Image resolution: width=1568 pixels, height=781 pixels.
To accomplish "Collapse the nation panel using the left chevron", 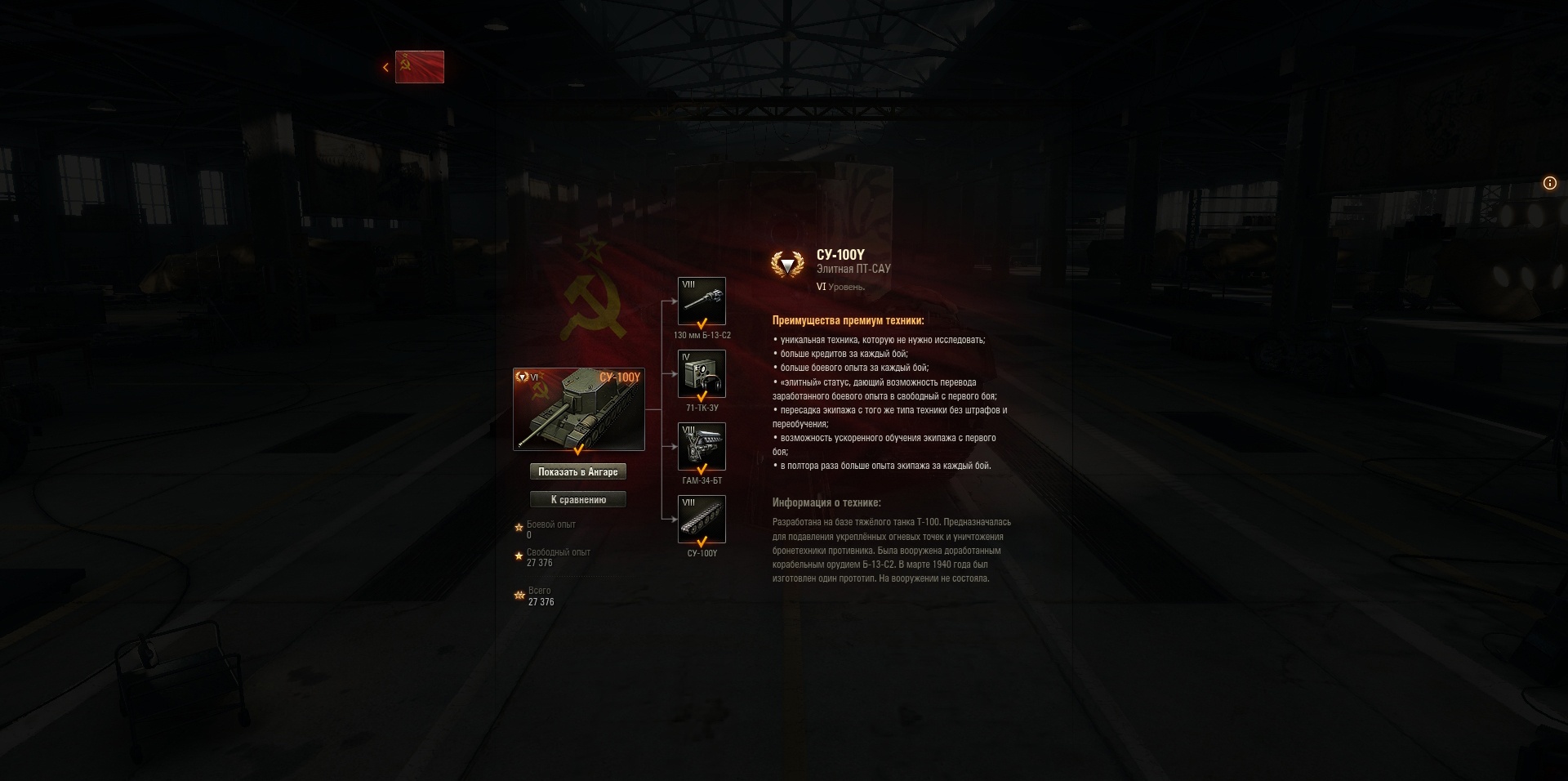I will [x=385, y=66].
